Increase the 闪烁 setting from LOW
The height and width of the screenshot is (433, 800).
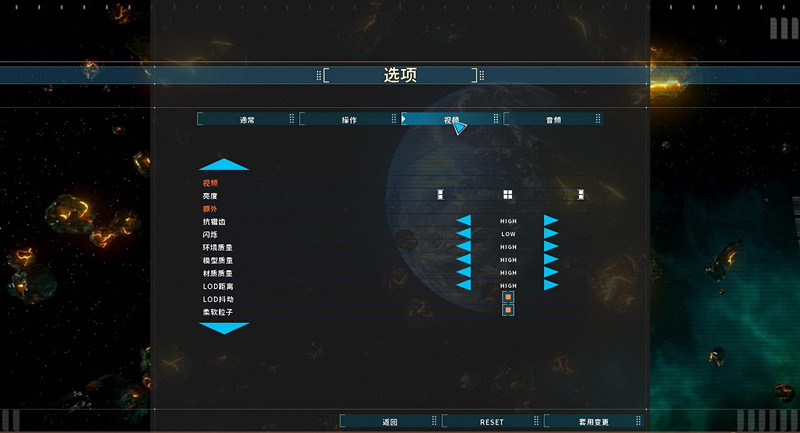click(x=551, y=234)
